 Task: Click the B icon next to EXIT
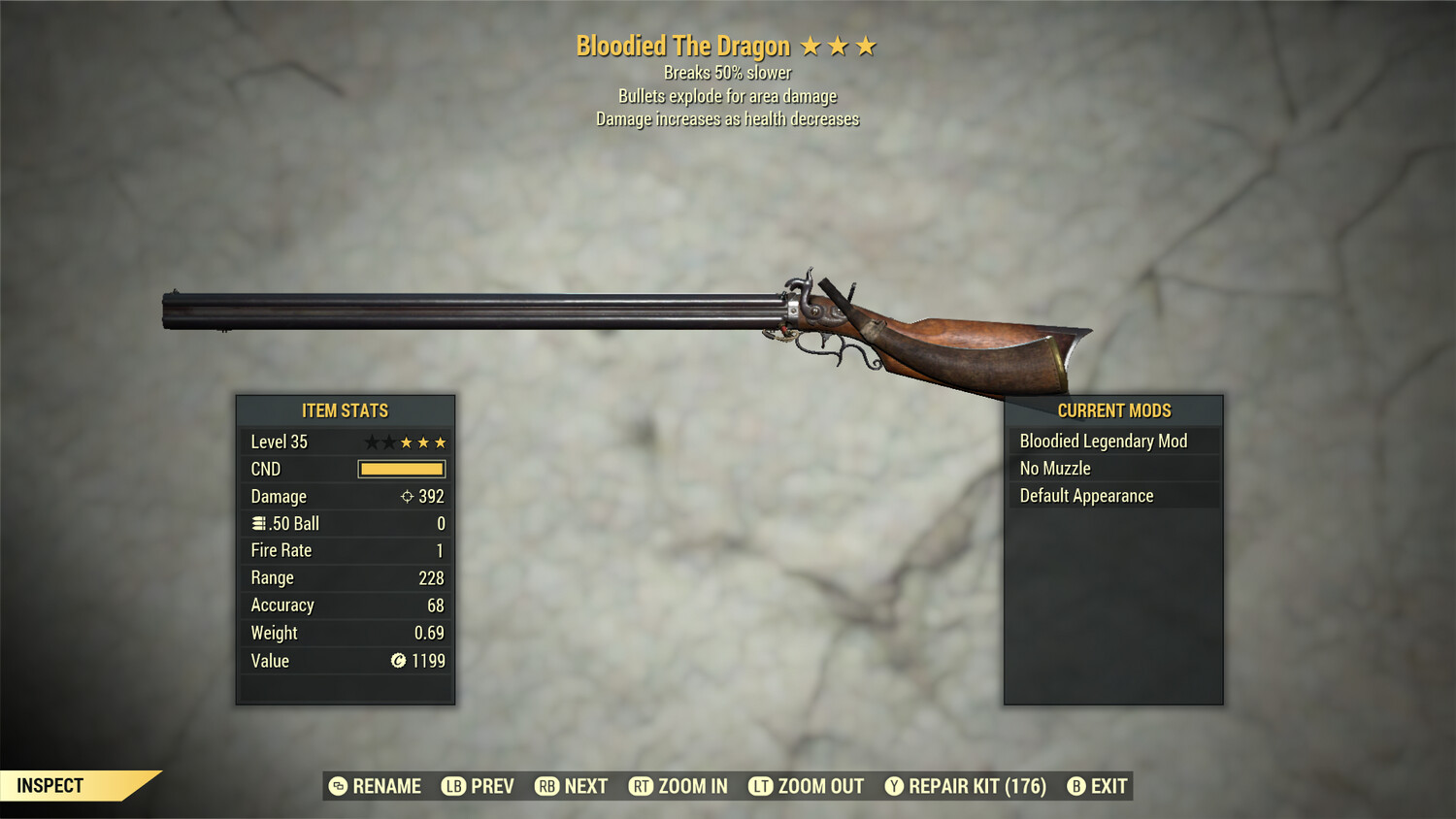1075,786
